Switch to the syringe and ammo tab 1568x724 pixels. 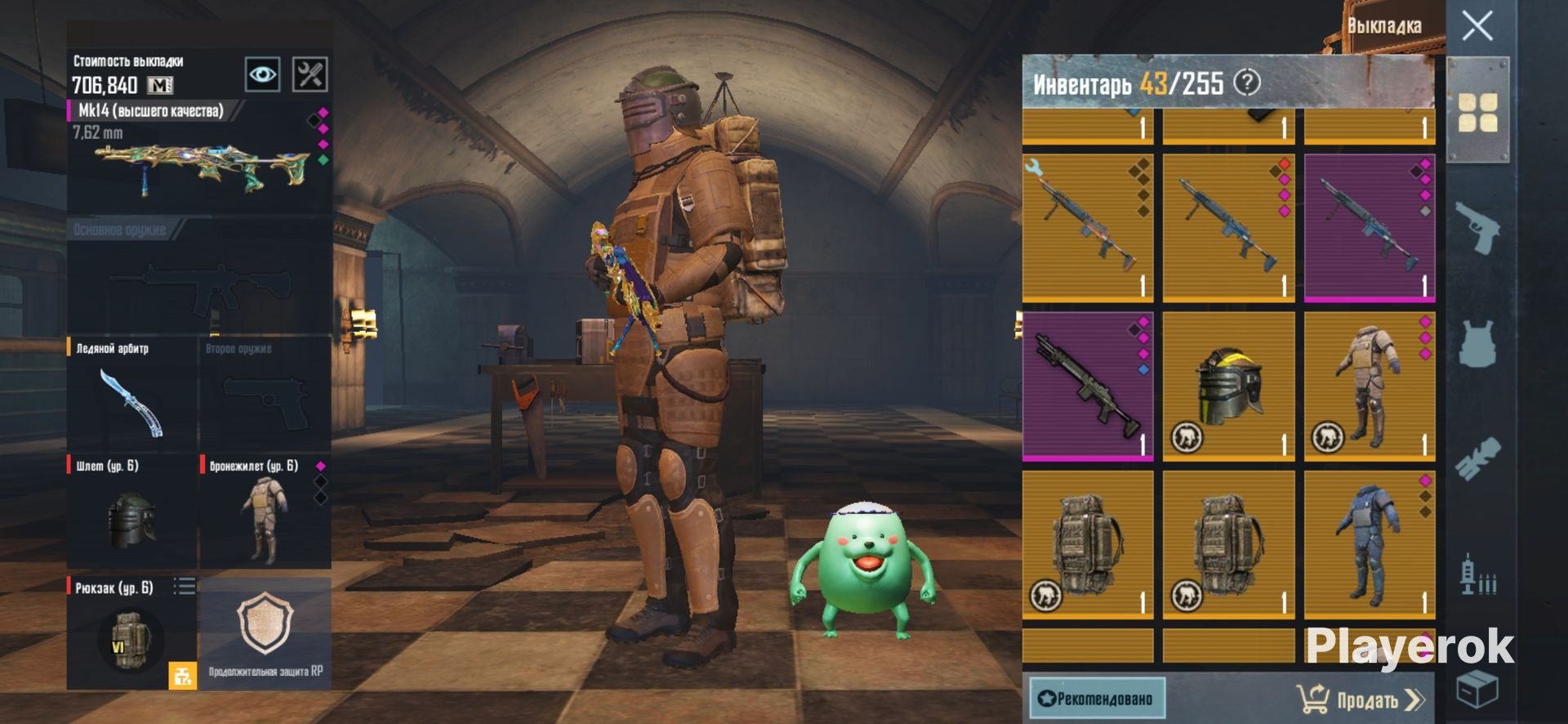point(1477,574)
